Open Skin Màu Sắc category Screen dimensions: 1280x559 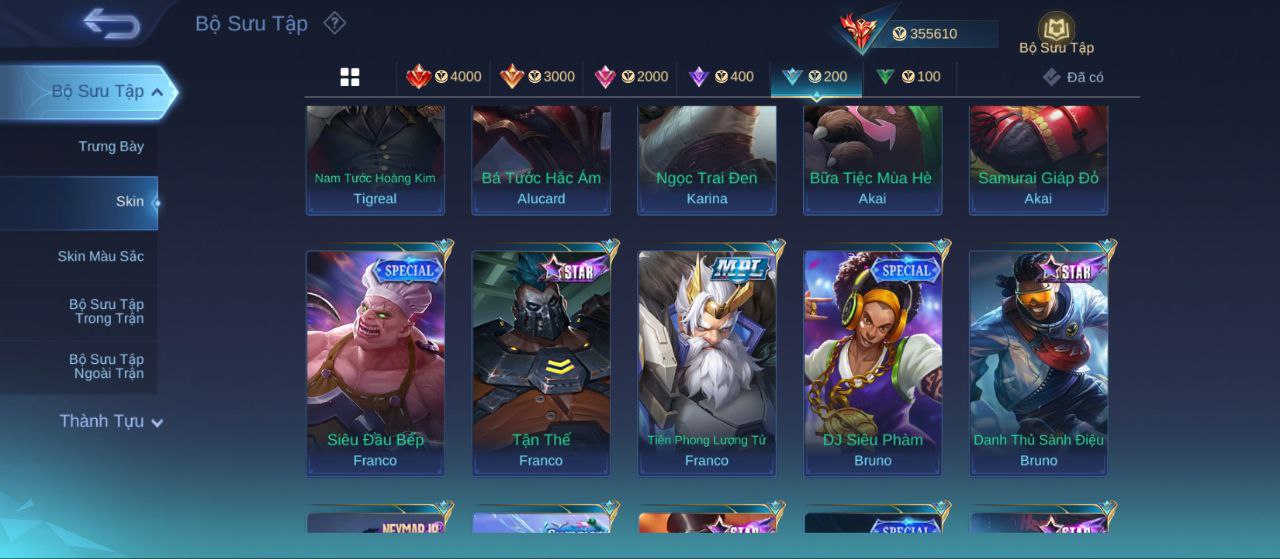pyautogui.click(x=100, y=256)
